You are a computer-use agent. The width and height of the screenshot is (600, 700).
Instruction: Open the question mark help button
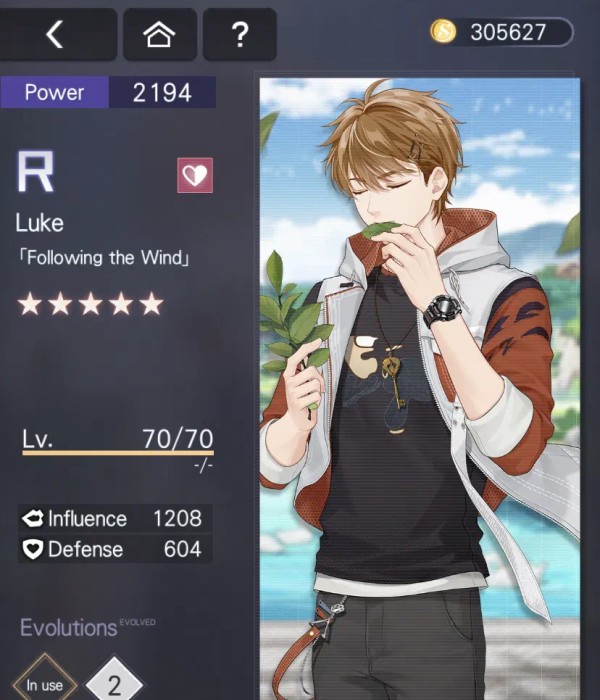point(239,35)
